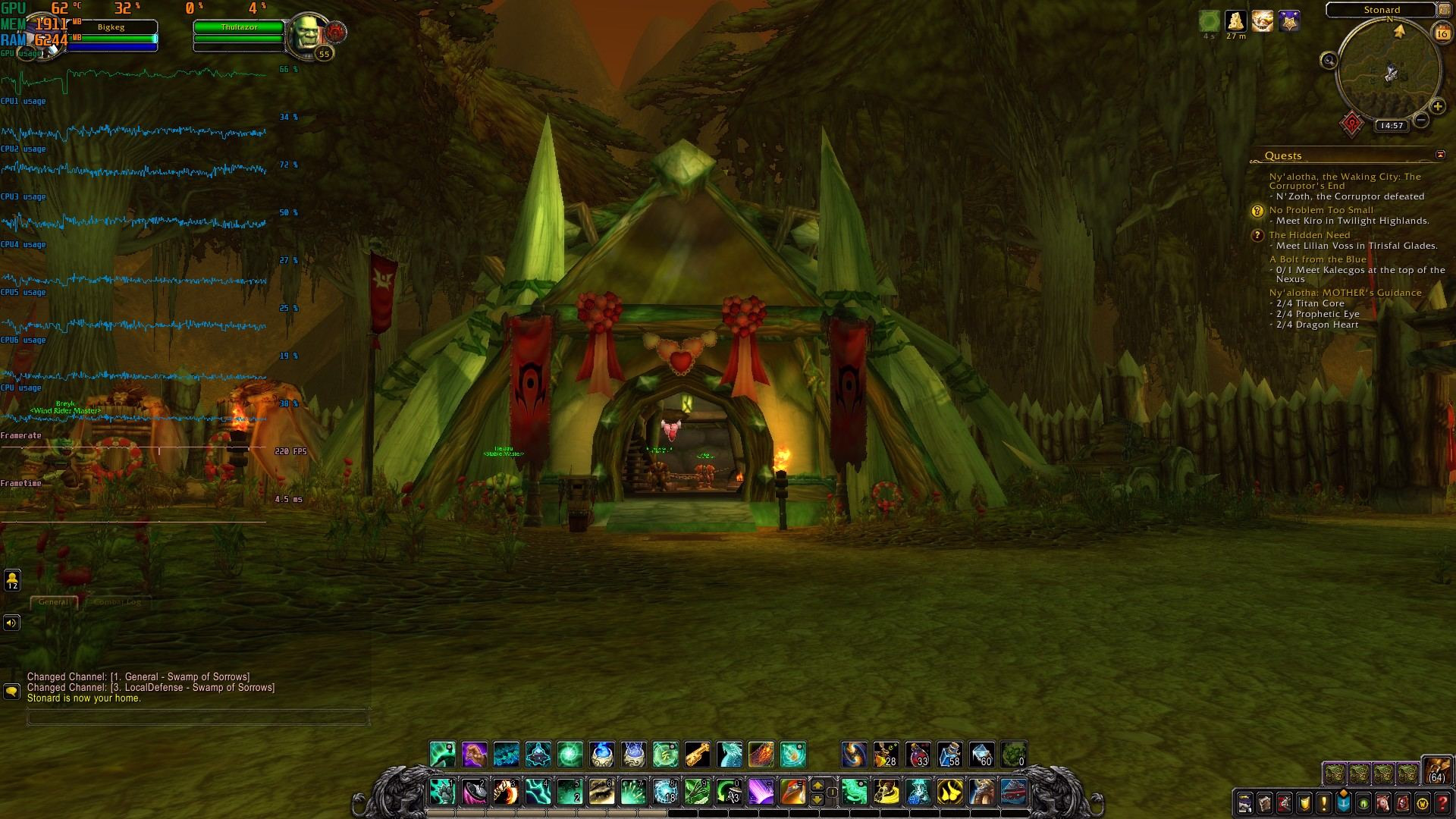
Task: Select the 'No Problem Too Small' quest
Action: click(x=1321, y=210)
